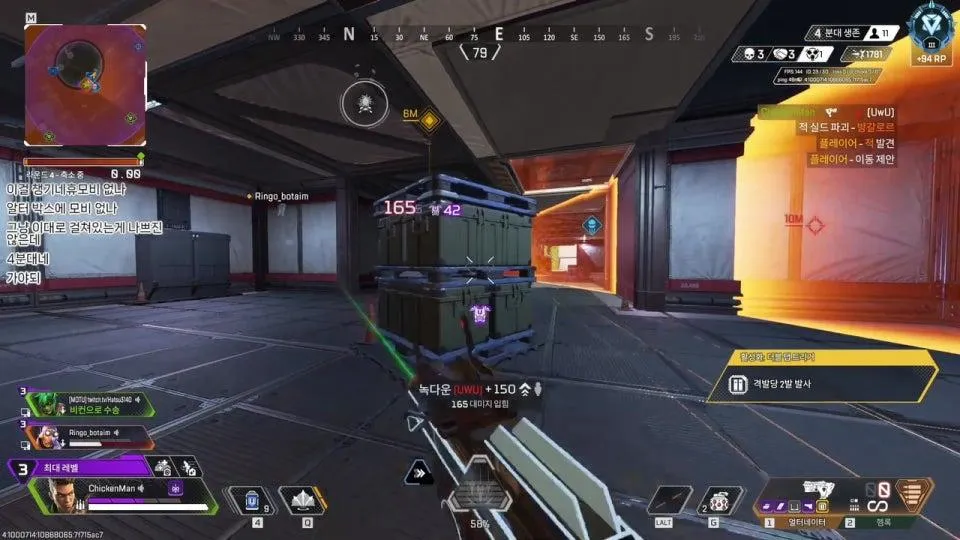This screenshot has width=960, height=540.
Task: Select the 6M yellow diamond ping marker
Action: [x=430, y=121]
